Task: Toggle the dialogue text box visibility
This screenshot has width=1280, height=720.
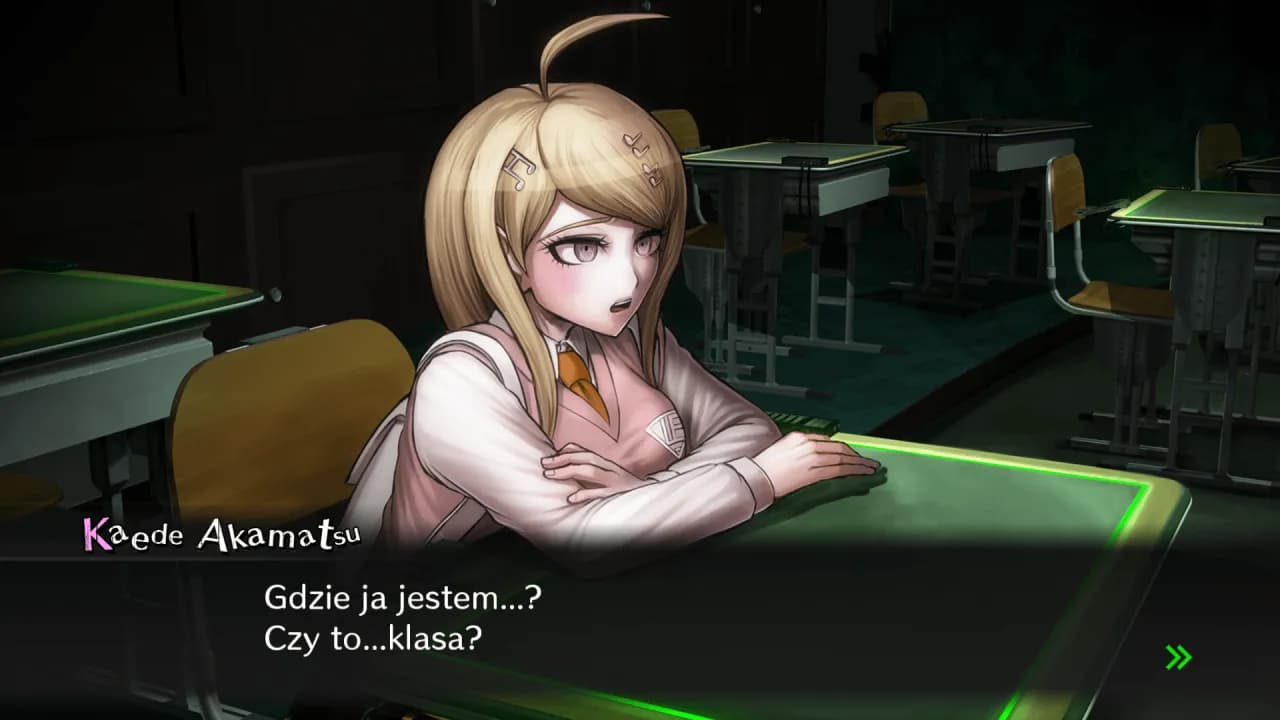Action: [640, 620]
